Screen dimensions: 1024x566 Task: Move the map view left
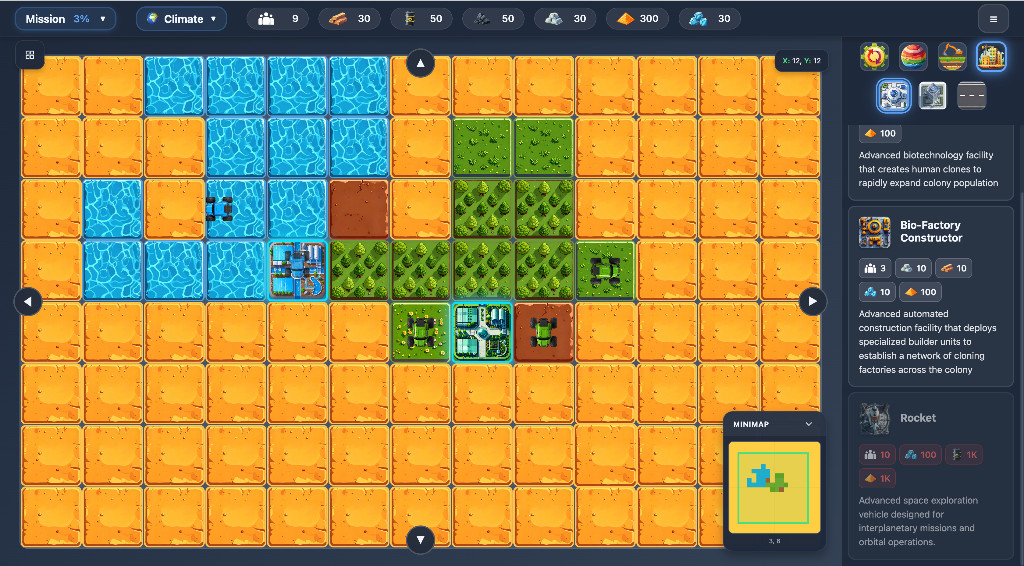[28, 300]
